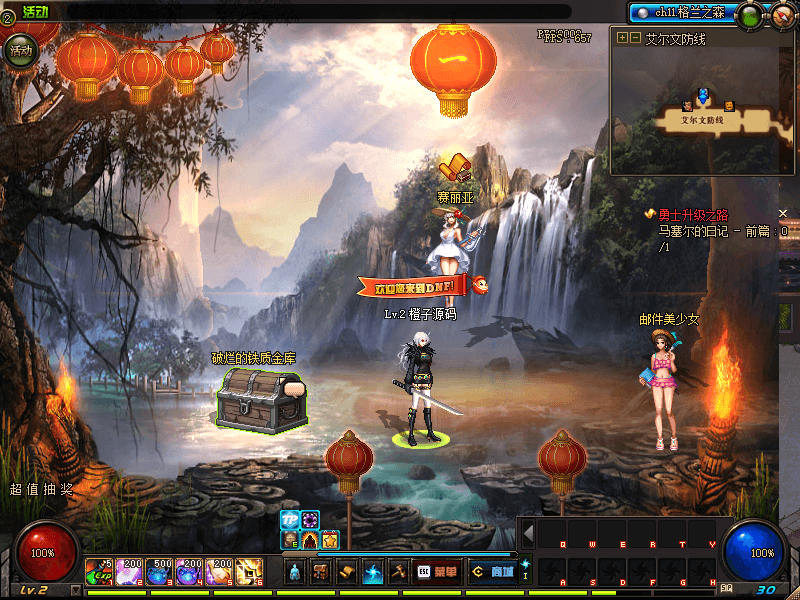Use the golden burst item in slot 6
The height and width of the screenshot is (600, 800).
tap(249, 571)
